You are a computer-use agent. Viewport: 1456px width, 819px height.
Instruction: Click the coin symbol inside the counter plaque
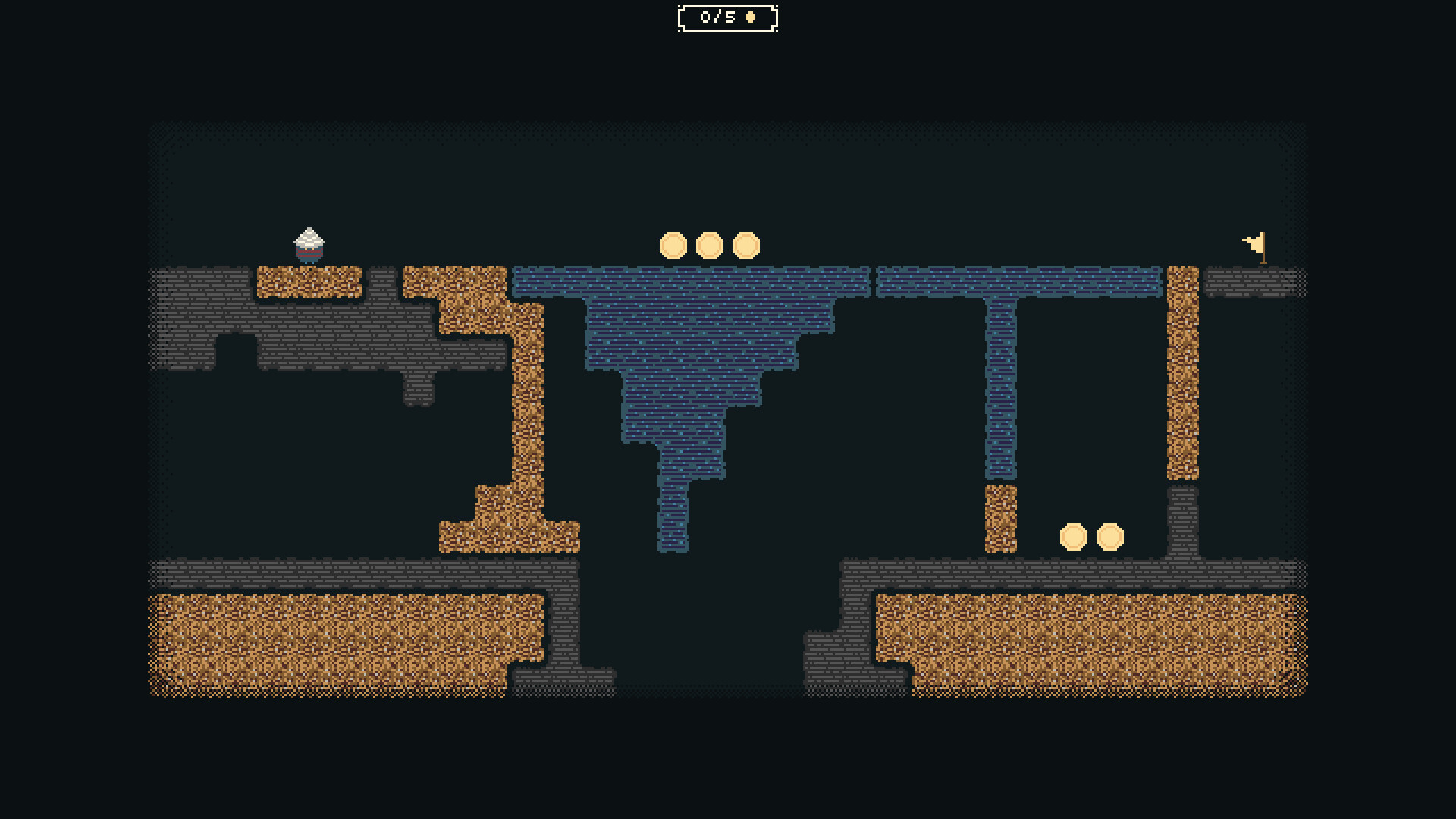point(749,18)
